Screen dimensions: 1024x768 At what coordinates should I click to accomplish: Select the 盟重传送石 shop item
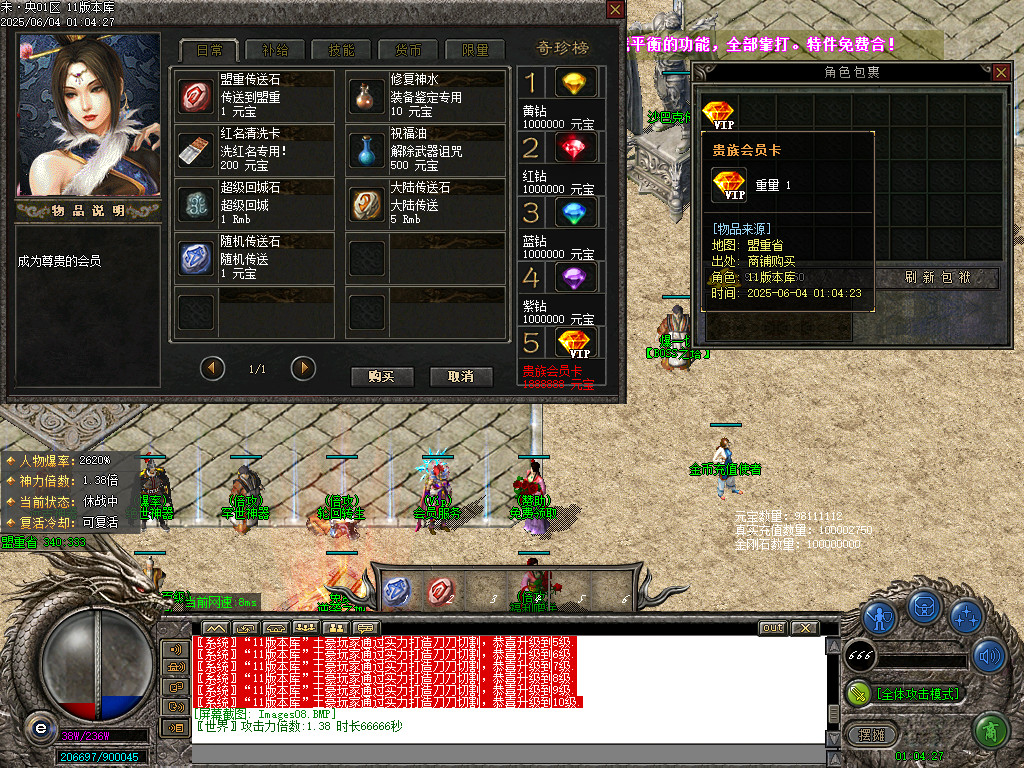click(196, 96)
